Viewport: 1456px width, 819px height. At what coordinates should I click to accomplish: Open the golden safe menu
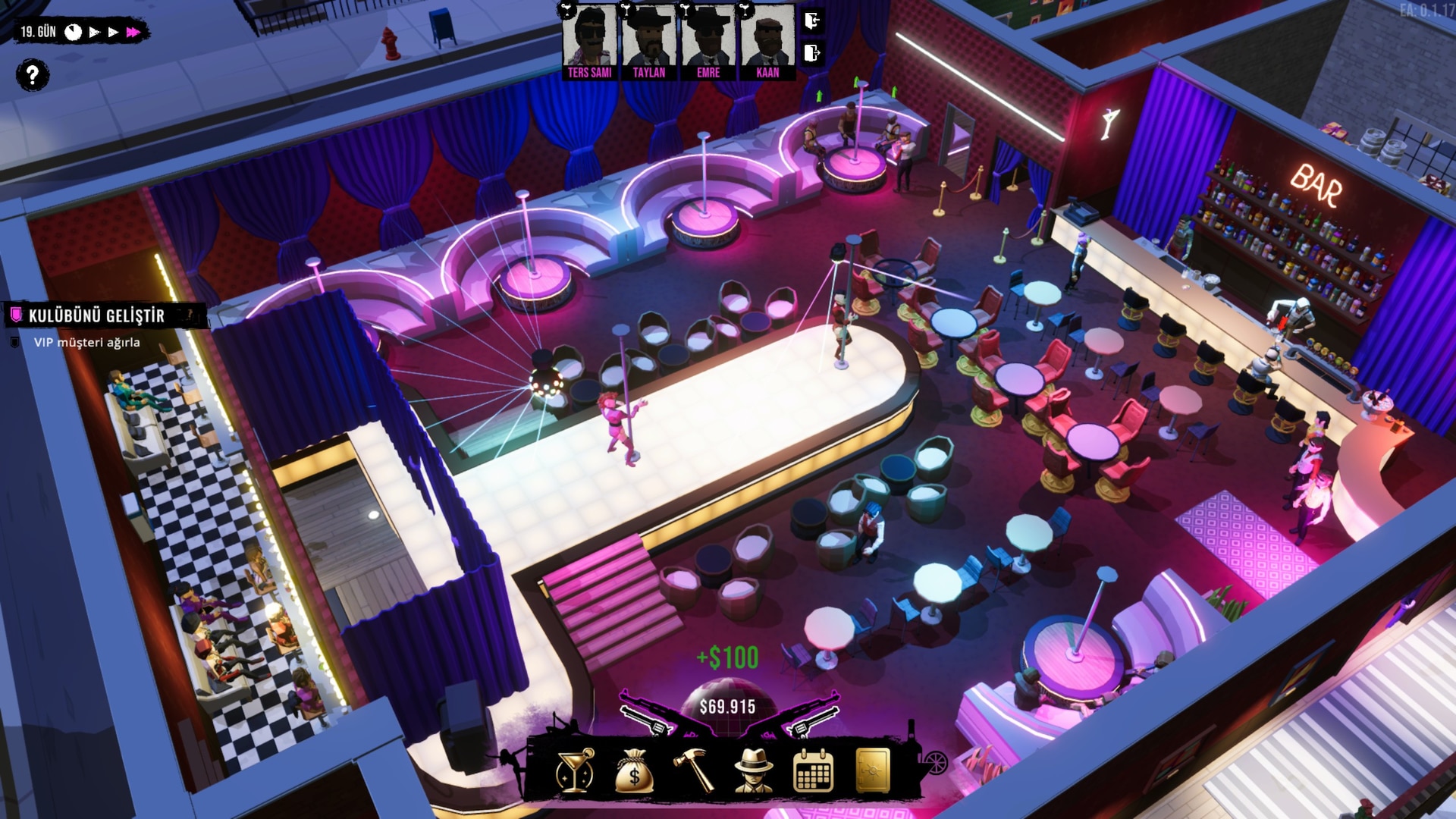coord(873,772)
